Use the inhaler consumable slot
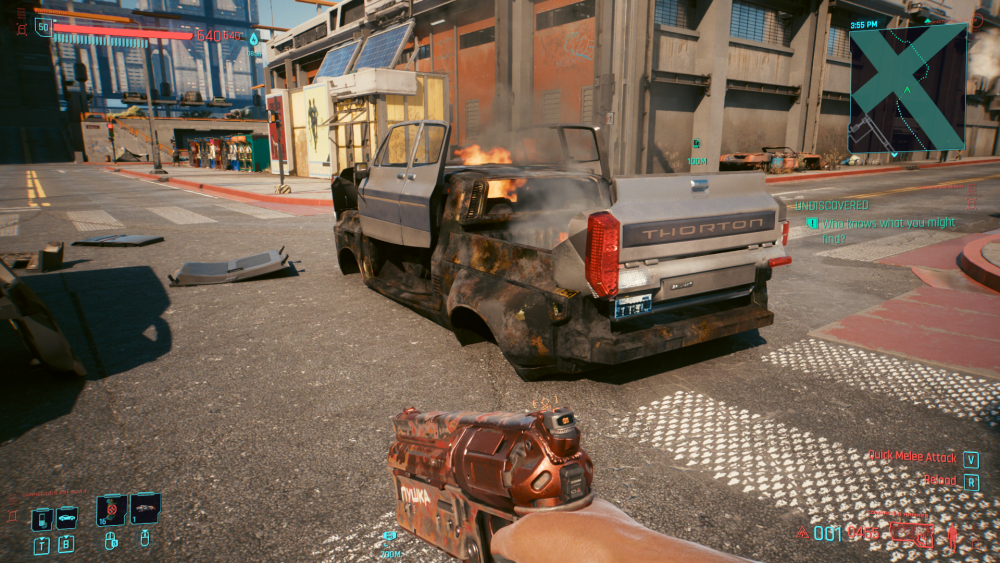This screenshot has width=1000, height=563. [x=111, y=510]
